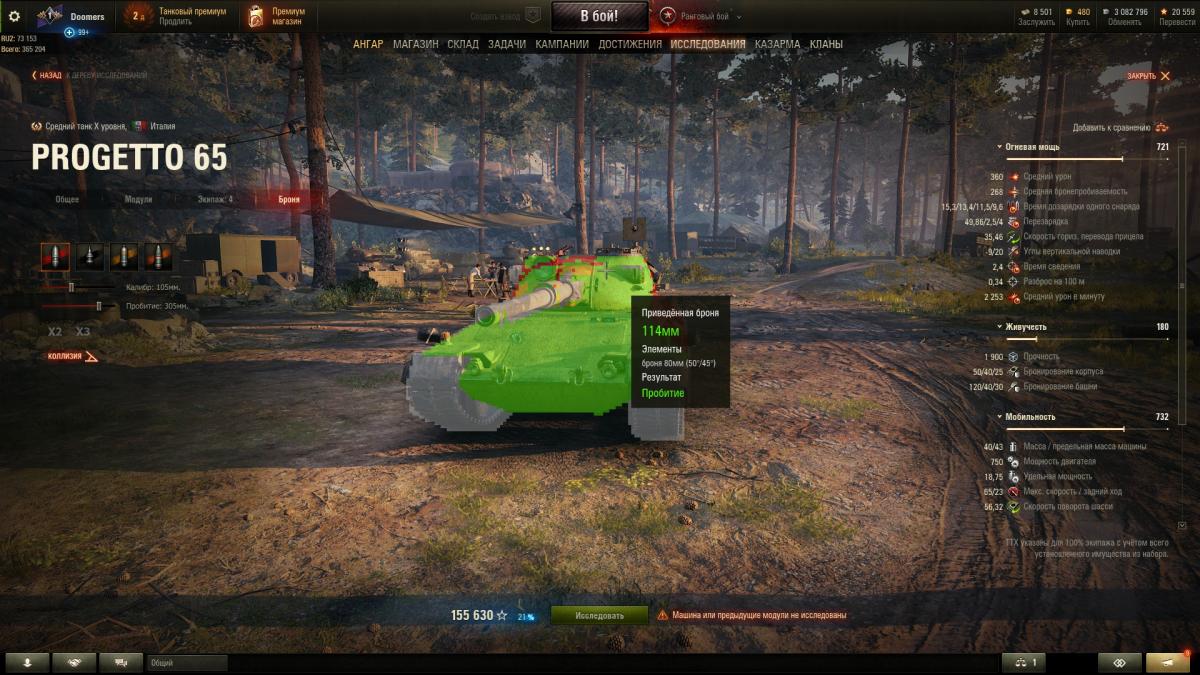Close the vehicle preview with ЗАКРЫТЬ

[1147, 76]
